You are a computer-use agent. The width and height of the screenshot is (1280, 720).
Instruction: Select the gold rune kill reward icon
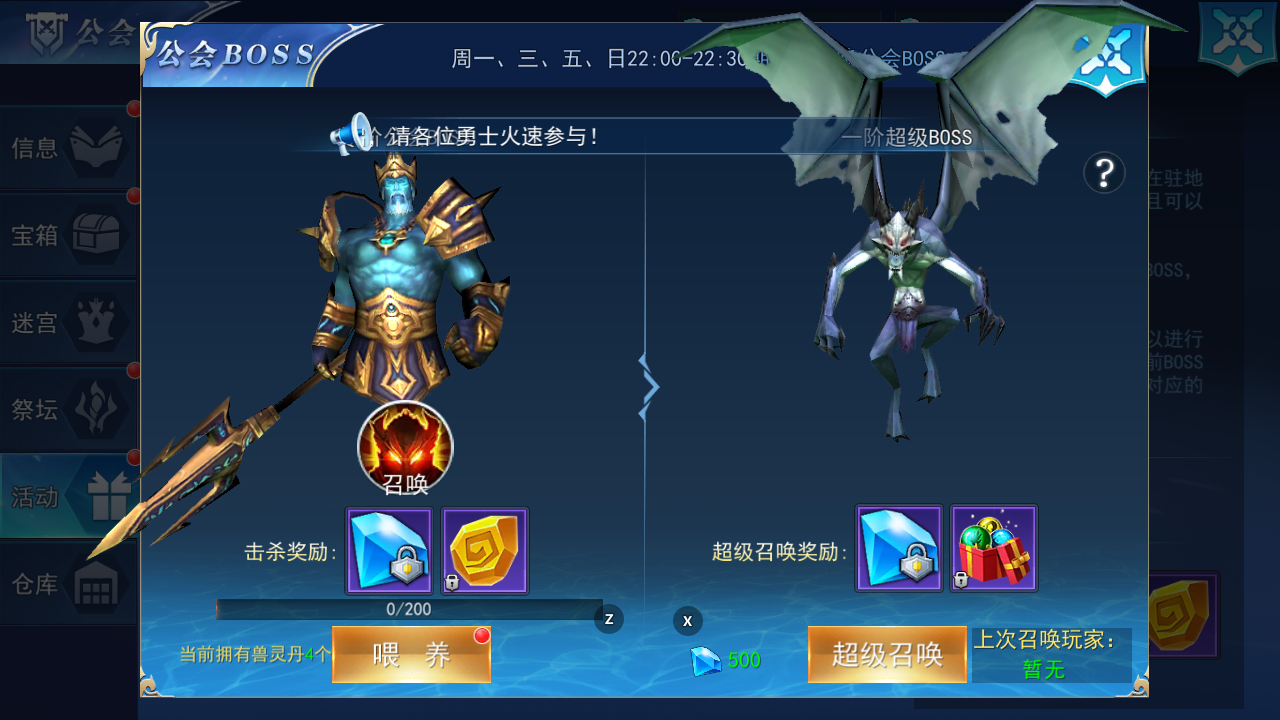484,548
